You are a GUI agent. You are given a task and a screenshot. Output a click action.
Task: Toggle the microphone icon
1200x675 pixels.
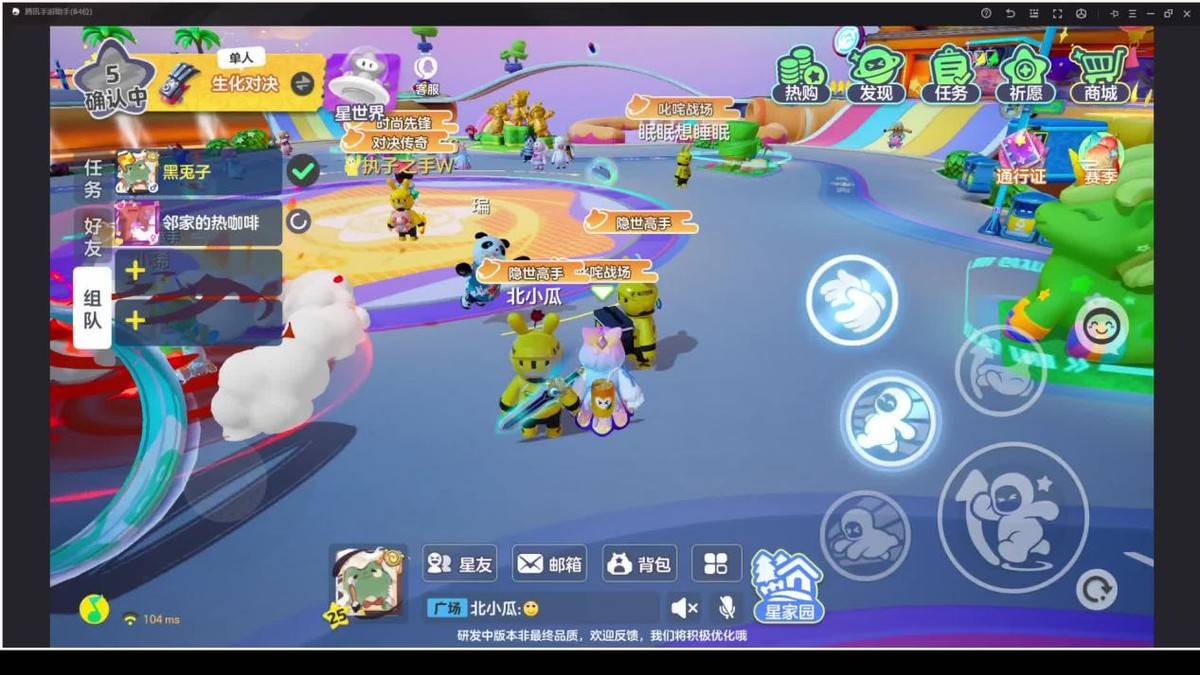pos(727,608)
